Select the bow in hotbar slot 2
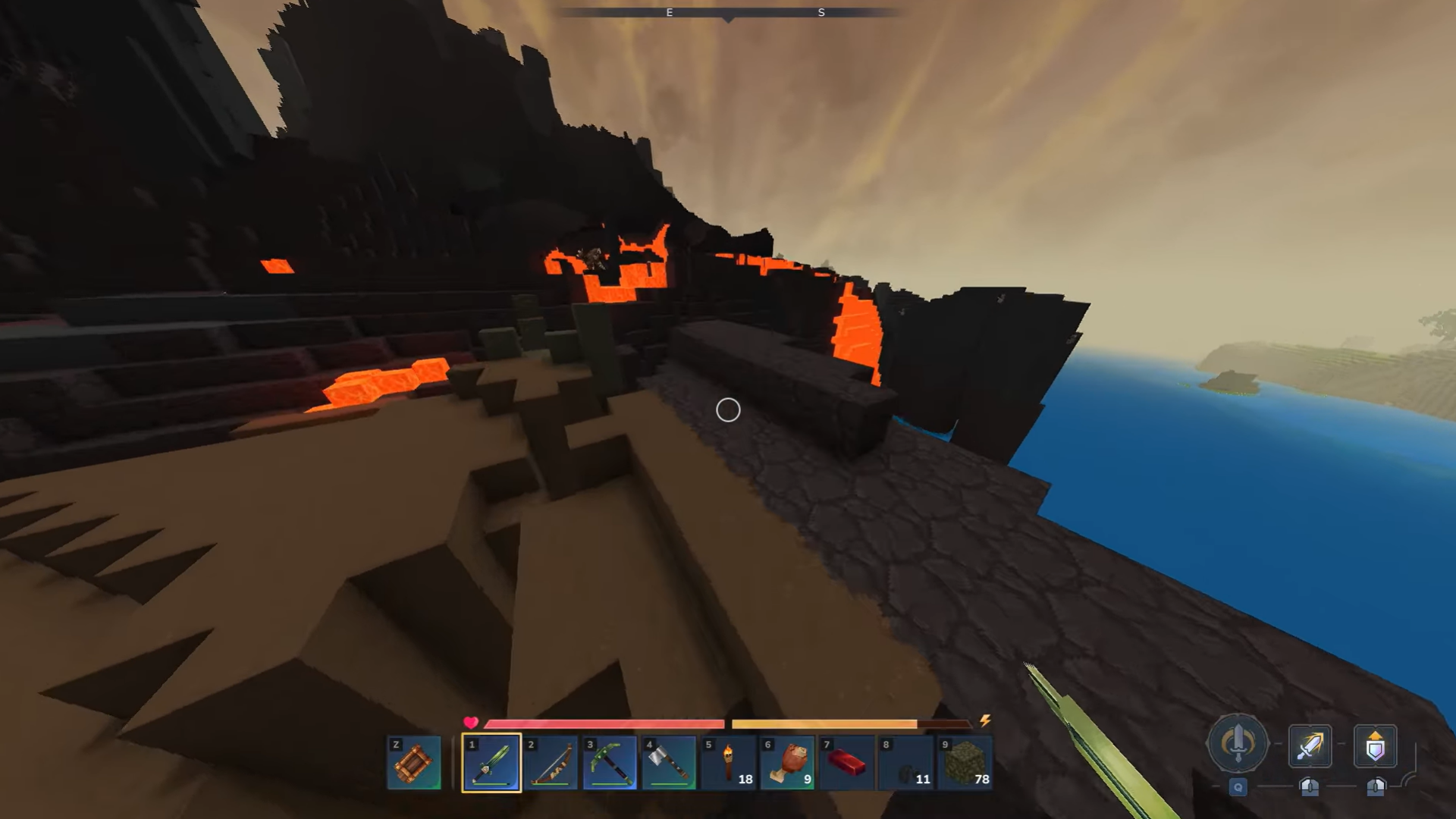Viewport: 1456px width, 819px height. click(551, 762)
